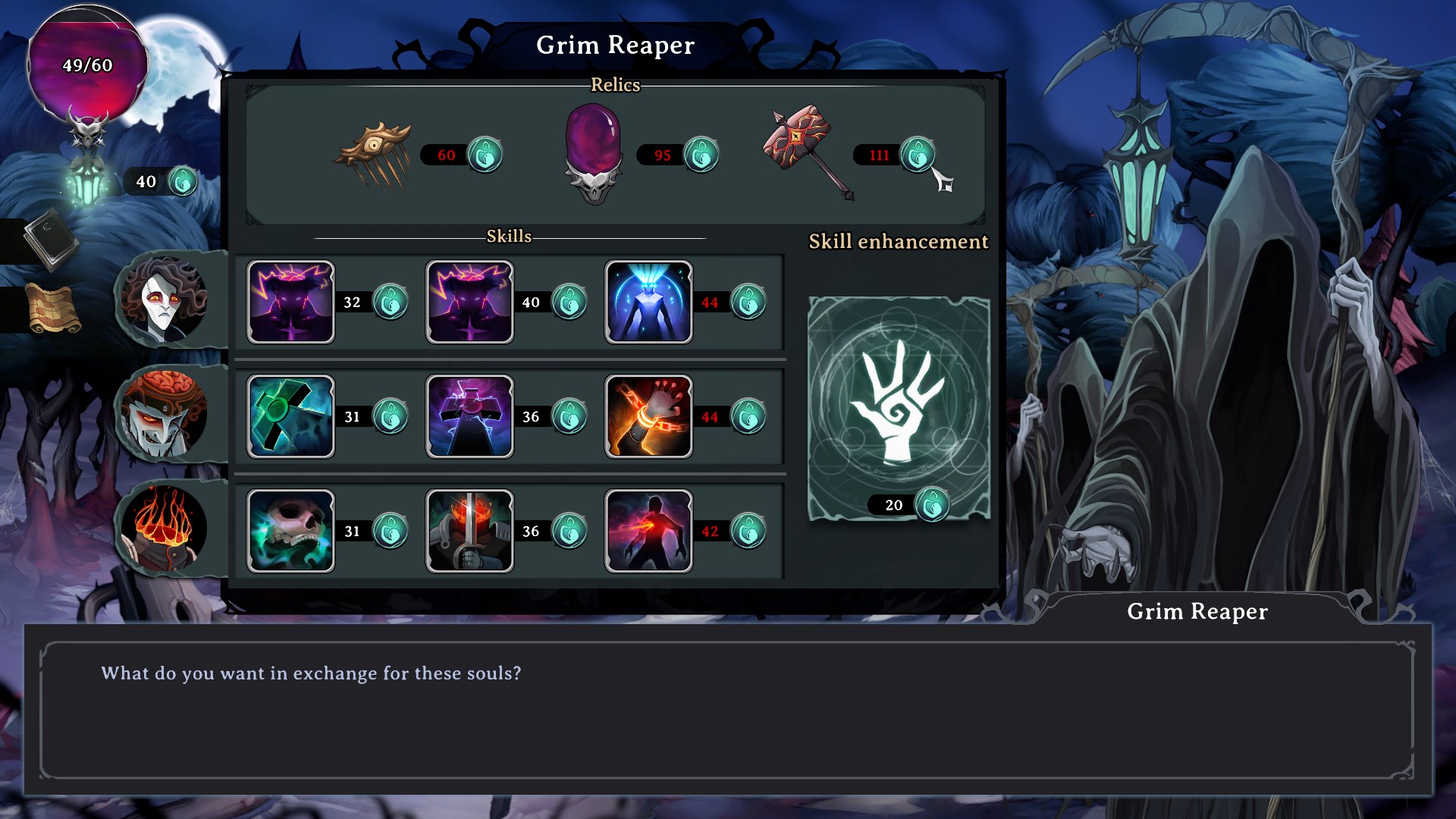1456x819 pixels.
Task: Buy the blue glowing figure skill
Action: click(x=648, y=302)
